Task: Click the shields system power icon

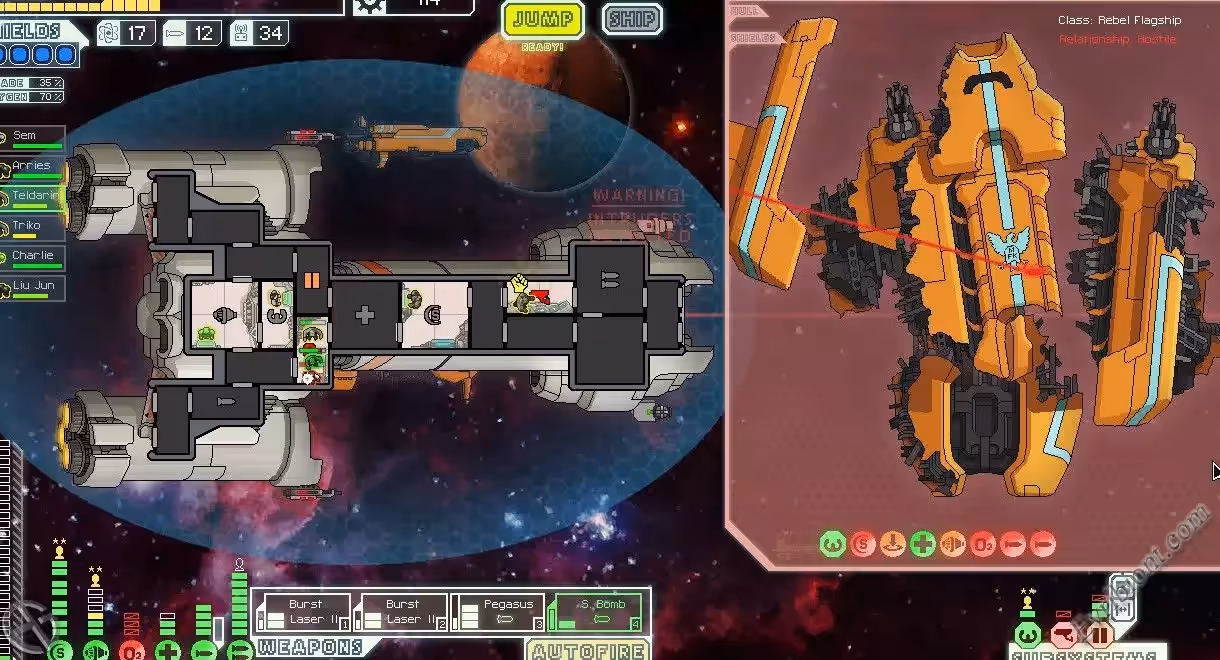Action: pyautogui.click(x=60, y=650)
